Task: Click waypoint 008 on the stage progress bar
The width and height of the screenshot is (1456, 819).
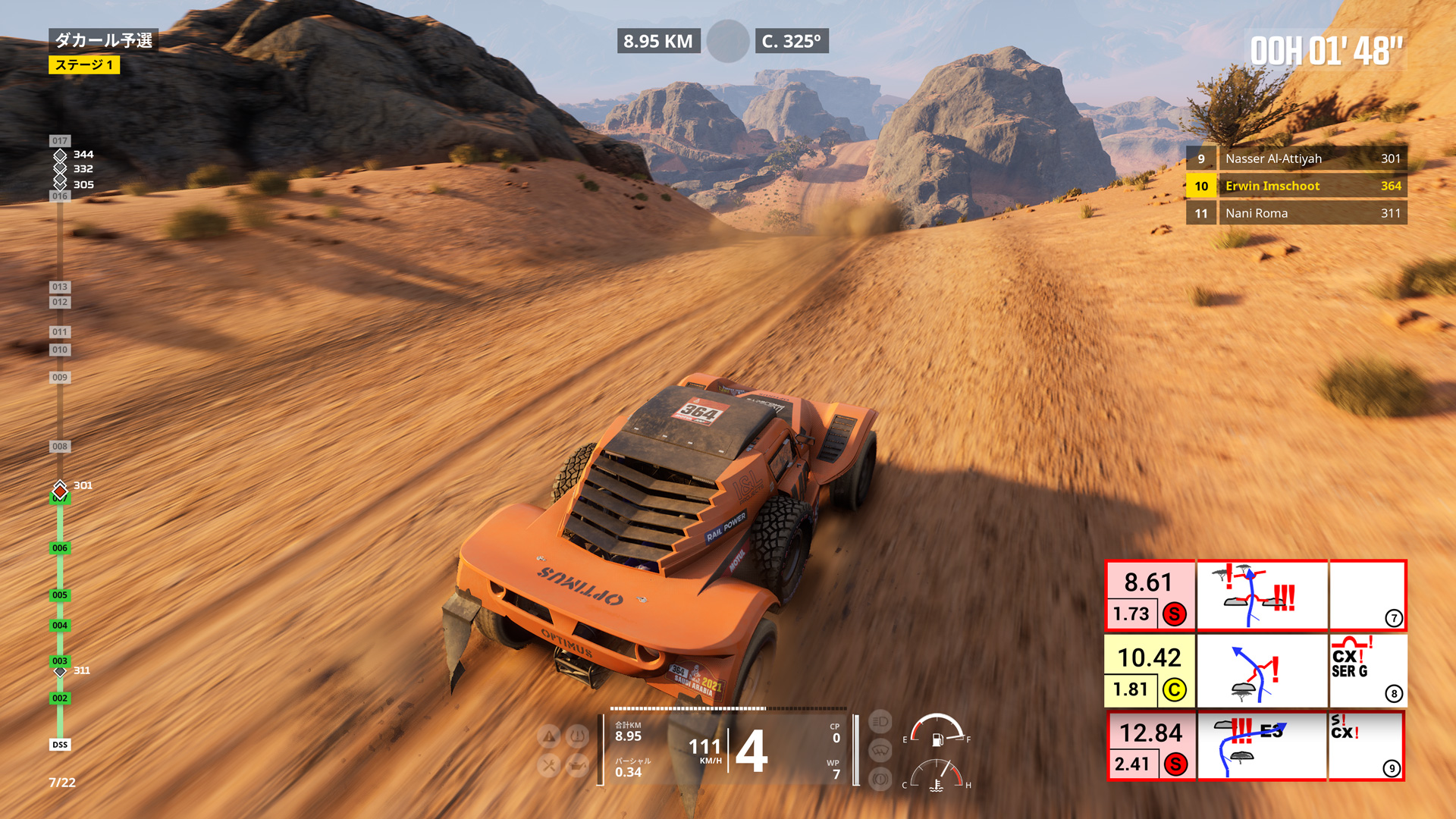Action: coord(60,447)
